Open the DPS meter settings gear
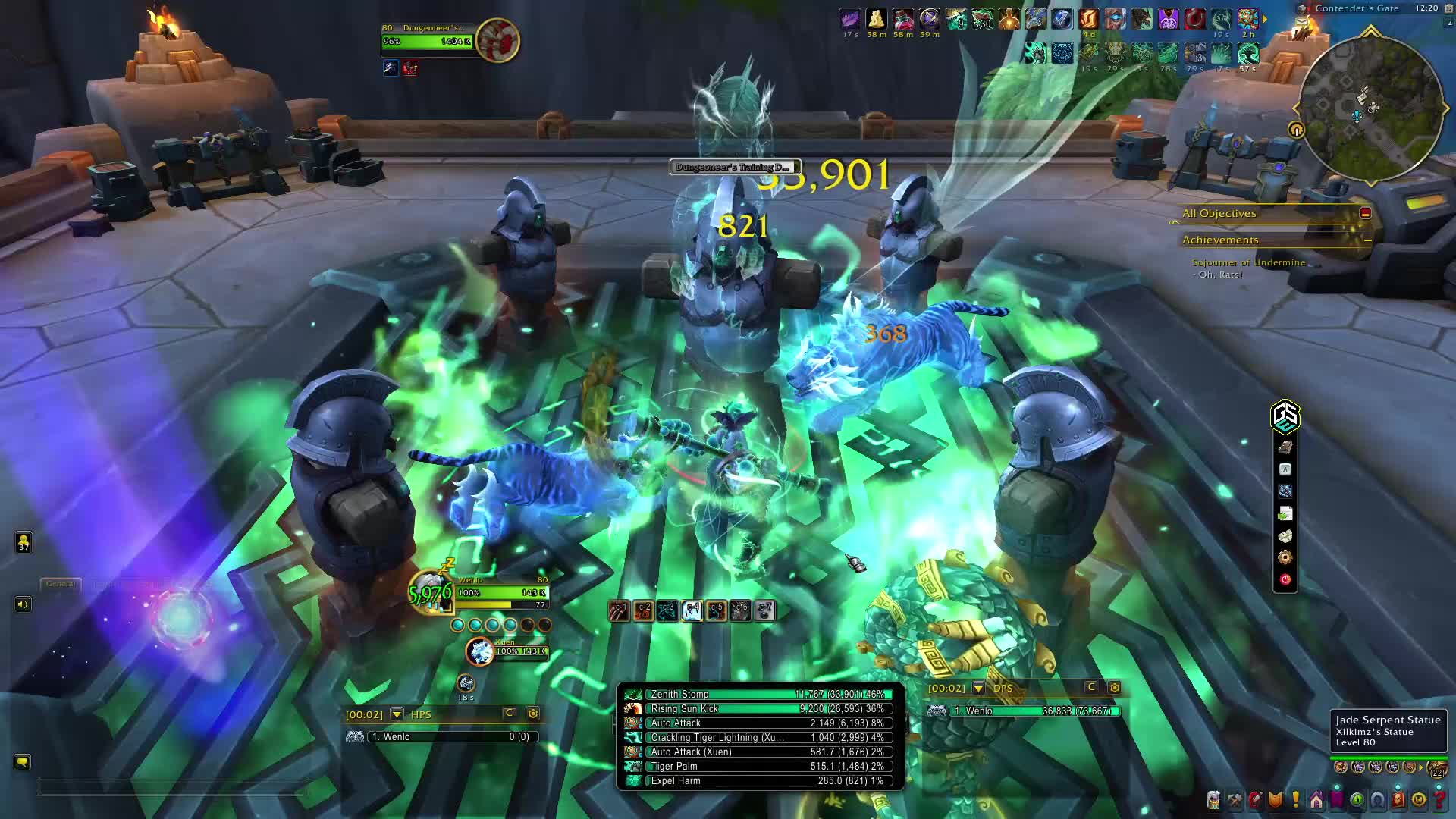This screenshot has width=1456, height=819. [x=1114, y=688]
